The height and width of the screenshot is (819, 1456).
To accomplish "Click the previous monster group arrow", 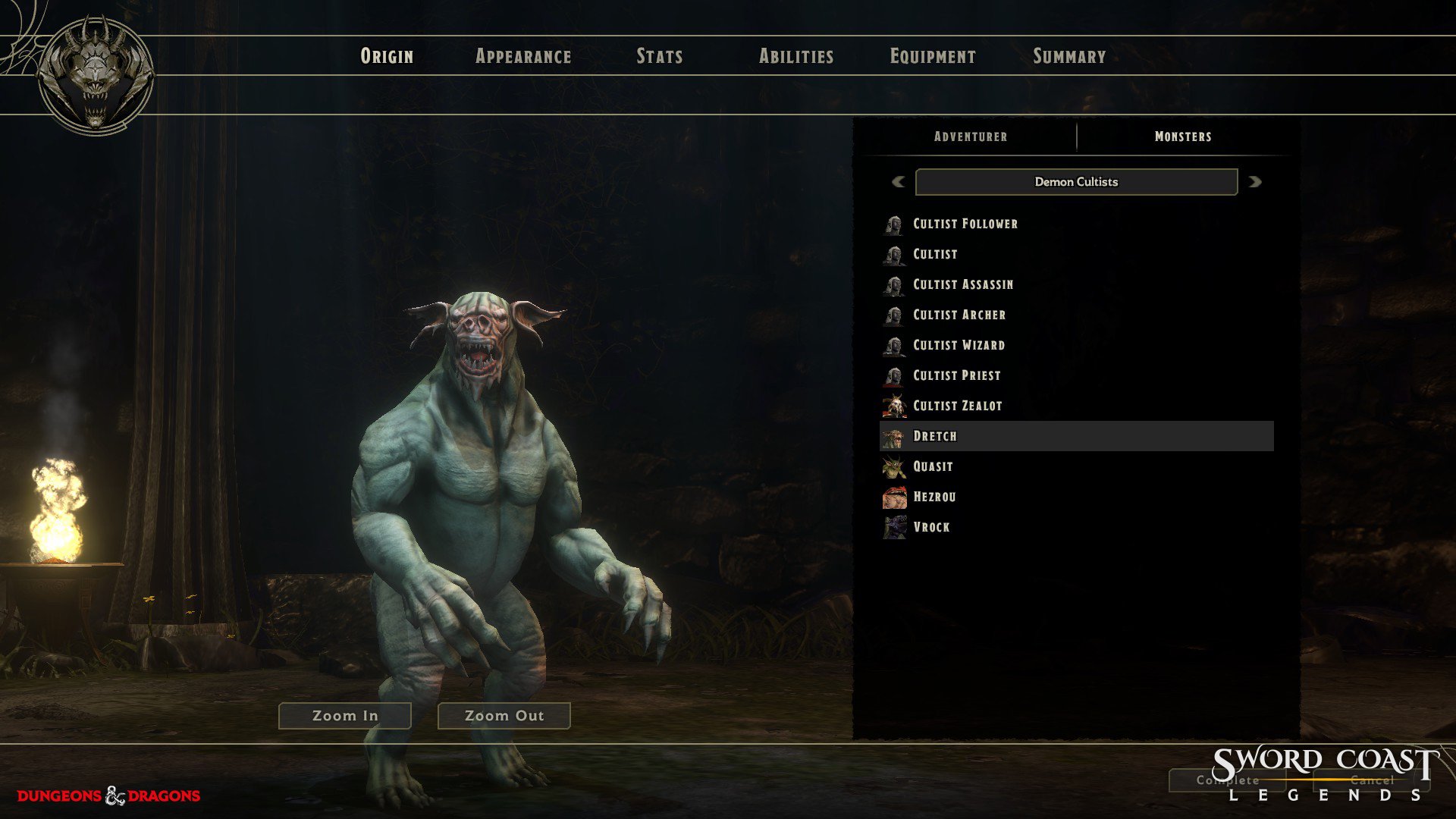I will point(899,182).
